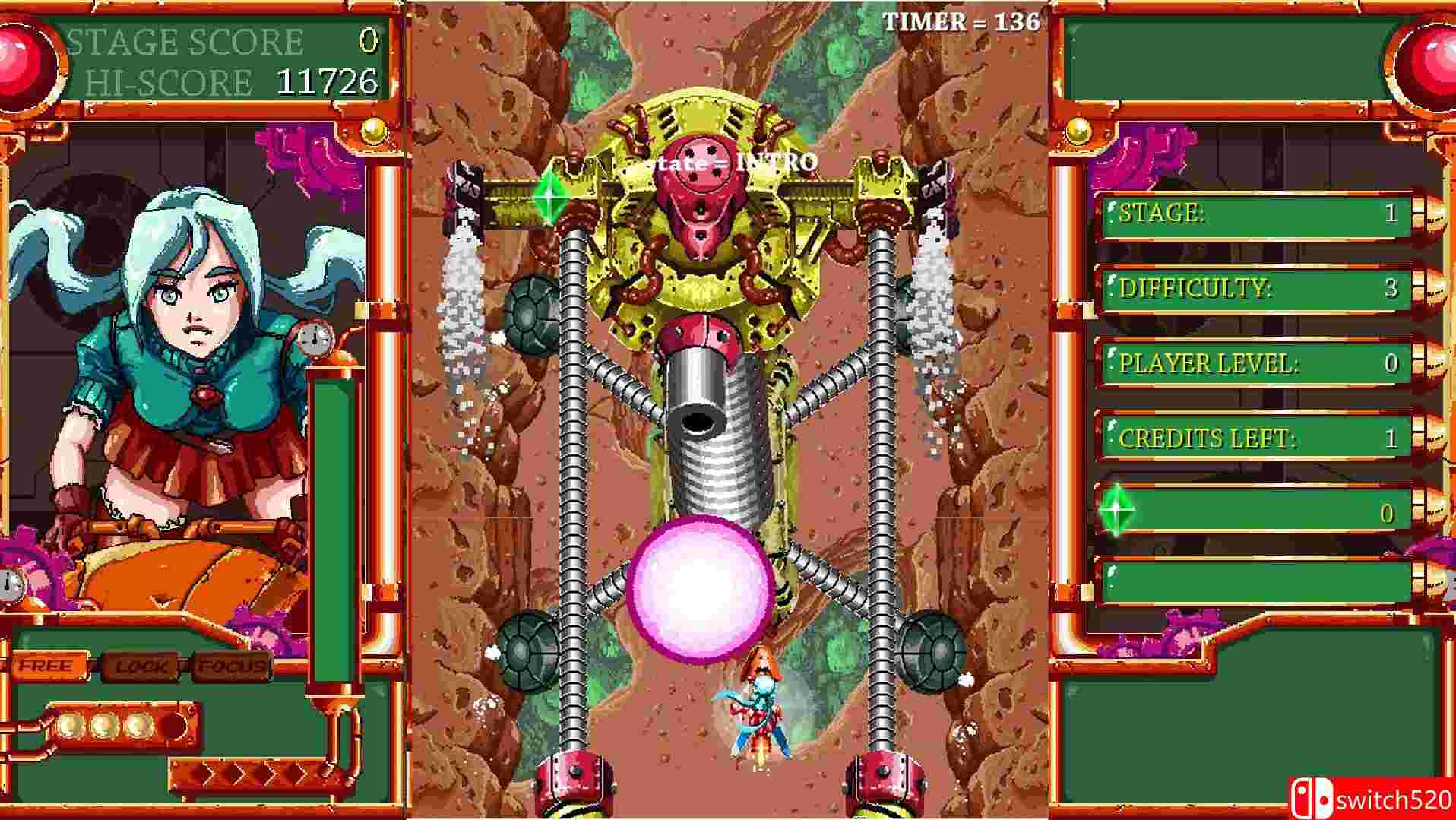The width and height of the screenshot is (1456, 820).
Task: Switch to LOCK mode
Action: coord(141,667)
